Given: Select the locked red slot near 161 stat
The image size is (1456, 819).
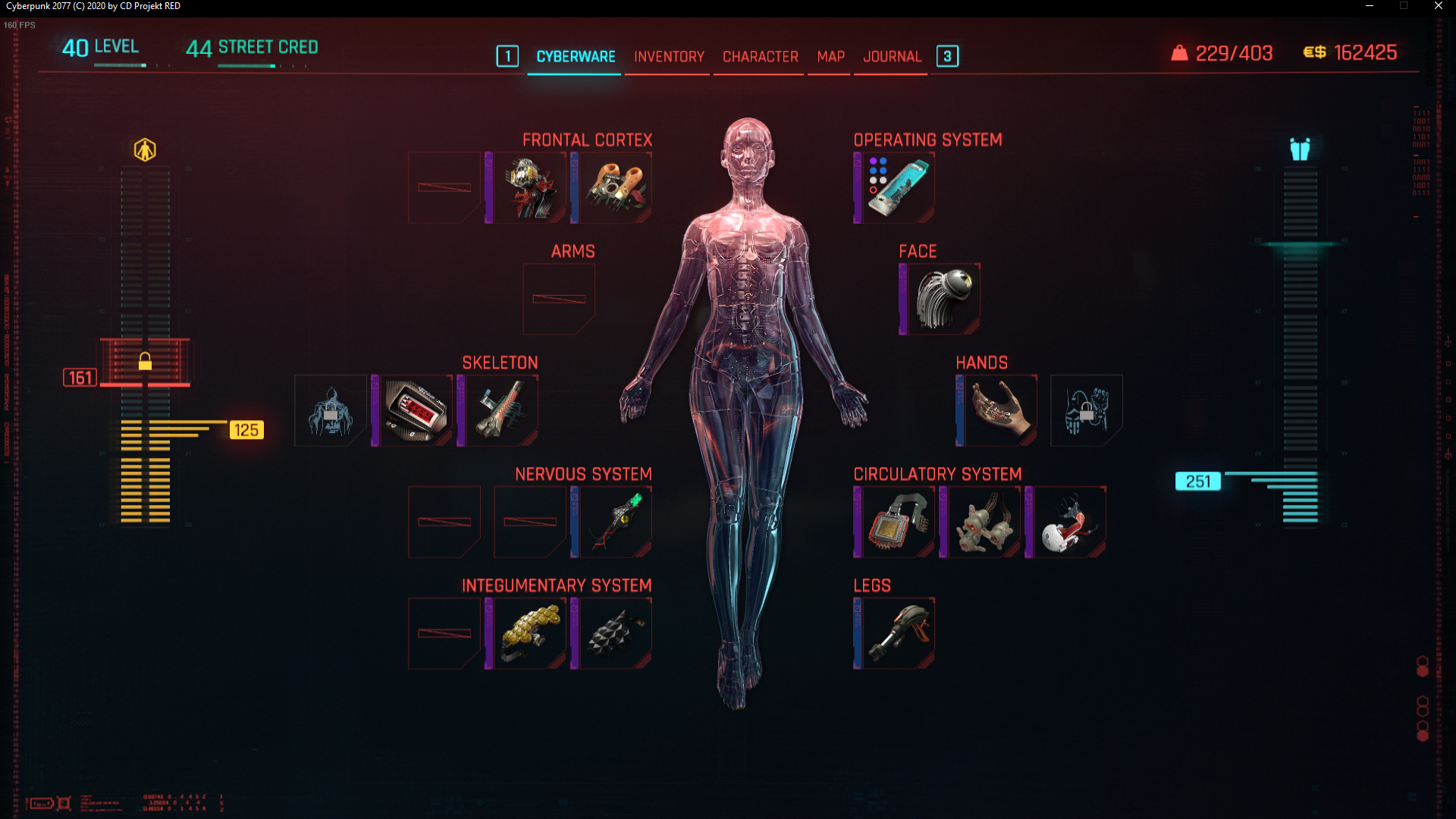Looking at the screenshot, I should [x=144, y=362].
